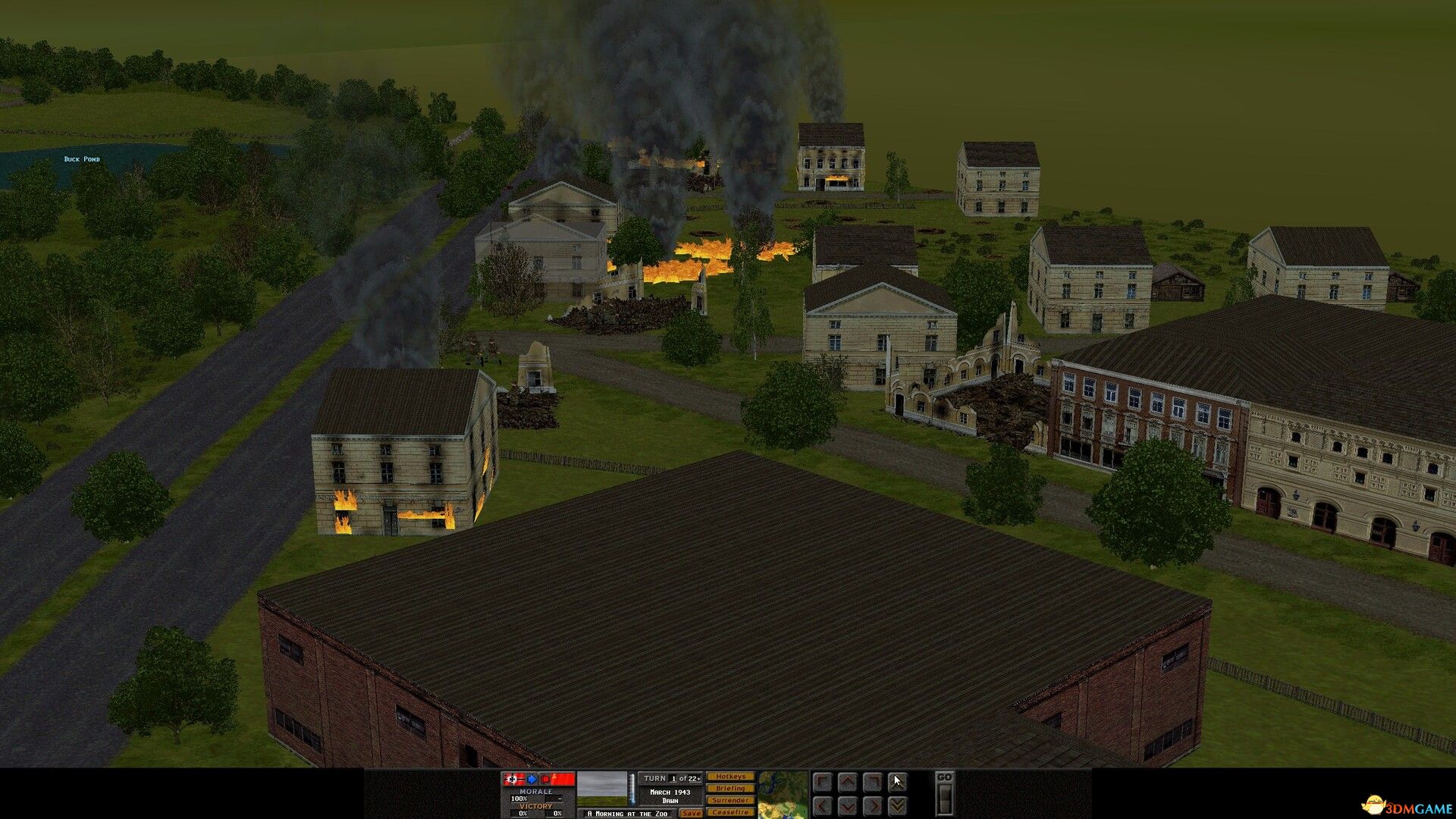Click the Surrender button
1456x819 pixels.
tap(730, 800)
